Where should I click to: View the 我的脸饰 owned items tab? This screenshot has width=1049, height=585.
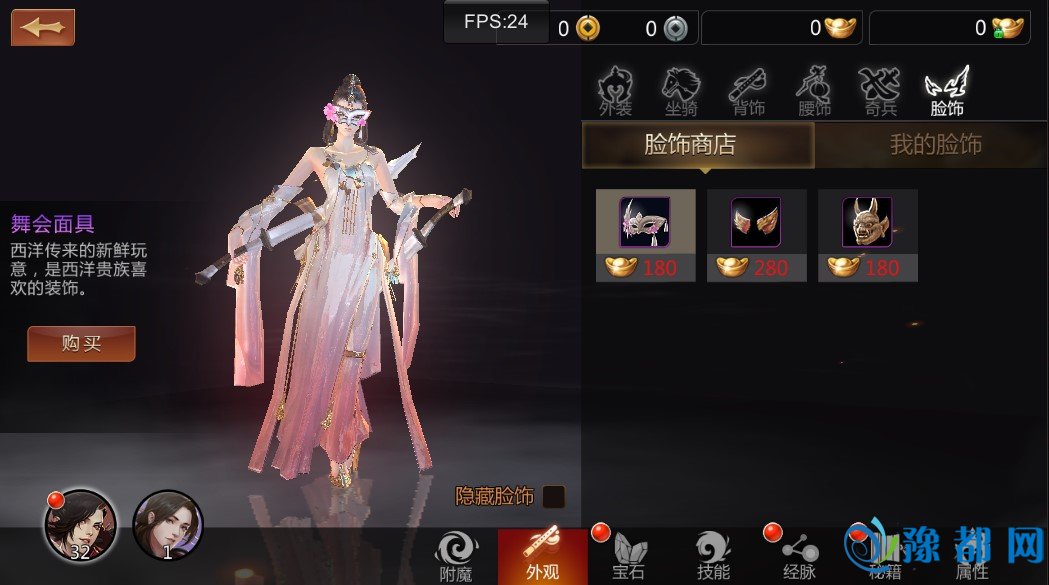[x=935, y=146]
